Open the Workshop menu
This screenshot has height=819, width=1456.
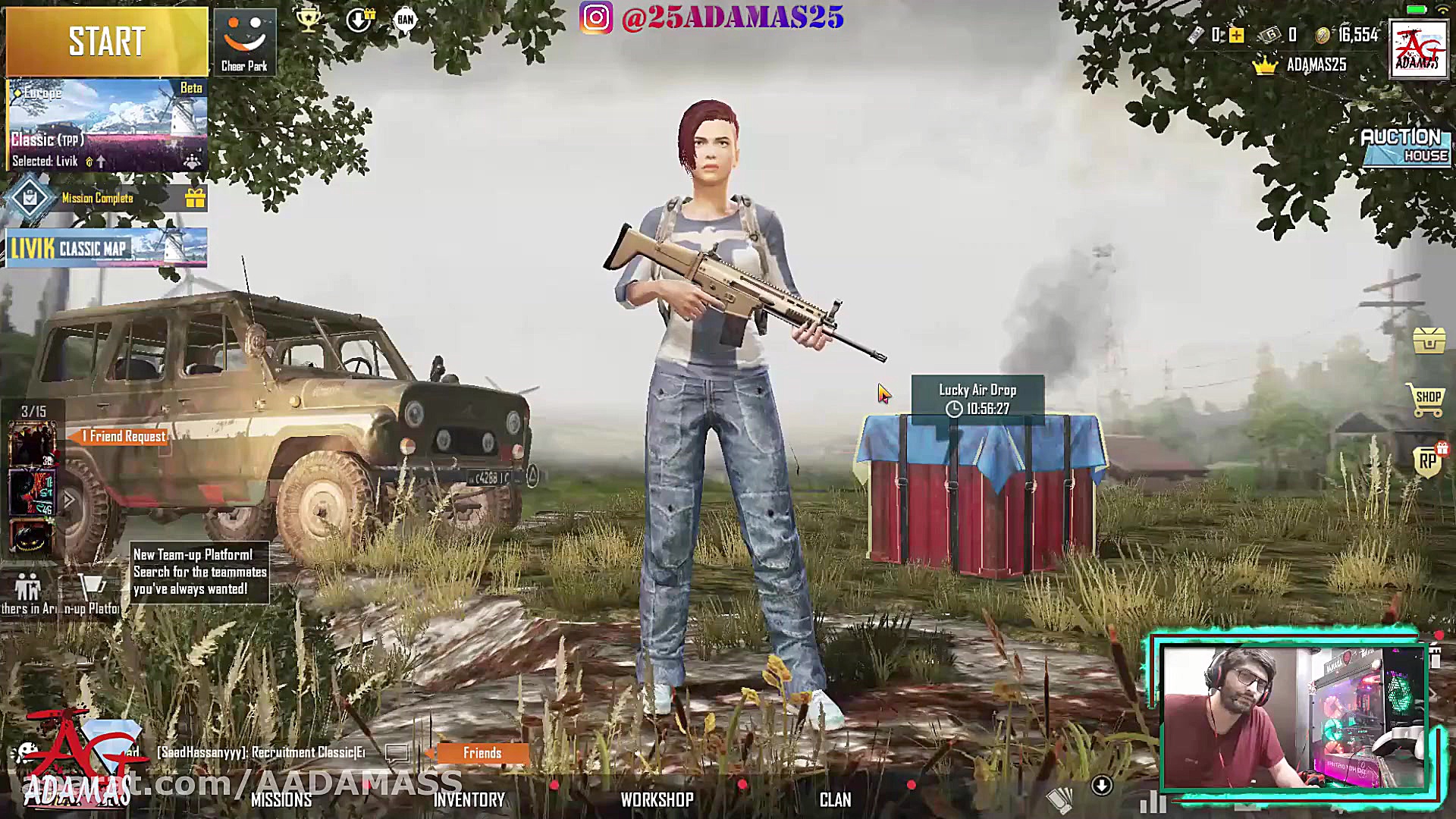[x=657, y=800]
